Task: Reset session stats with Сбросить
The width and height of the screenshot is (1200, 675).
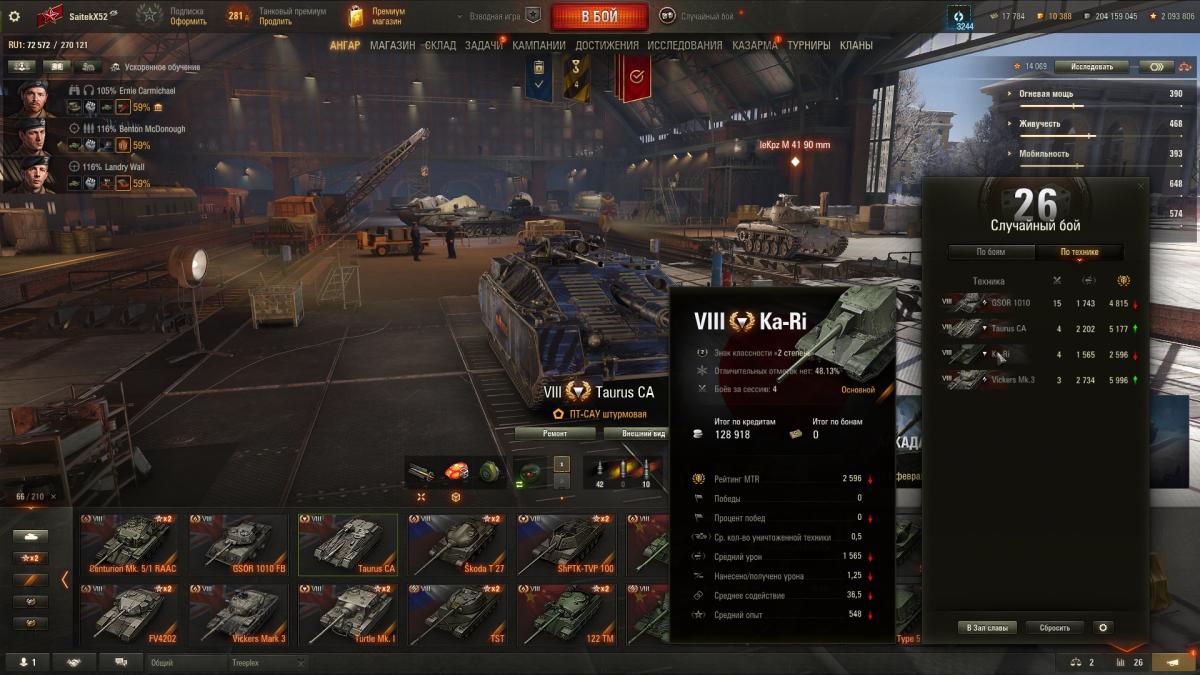Action: [1055, 628]
